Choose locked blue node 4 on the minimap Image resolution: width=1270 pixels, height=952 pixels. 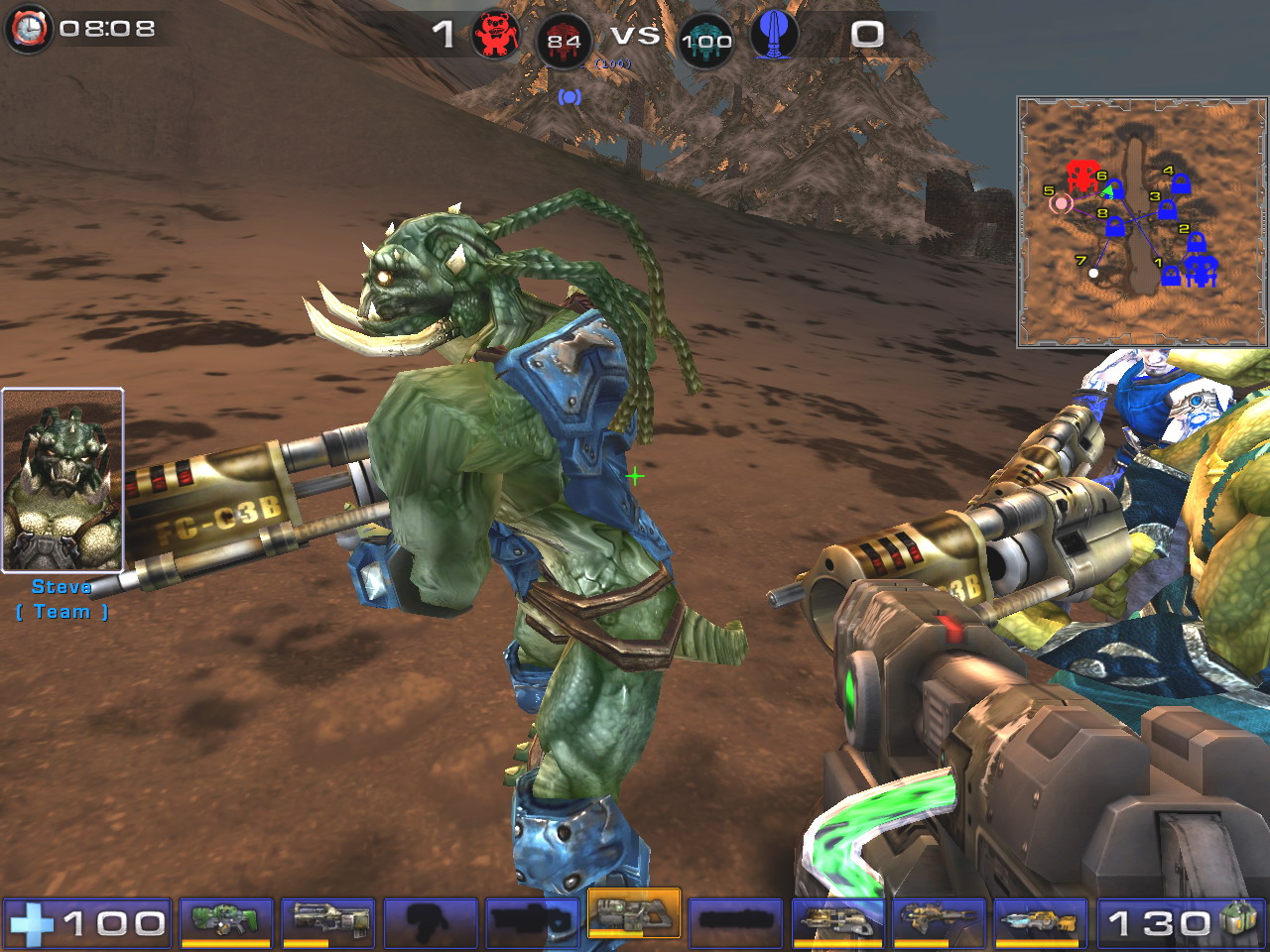(1181, 184)
